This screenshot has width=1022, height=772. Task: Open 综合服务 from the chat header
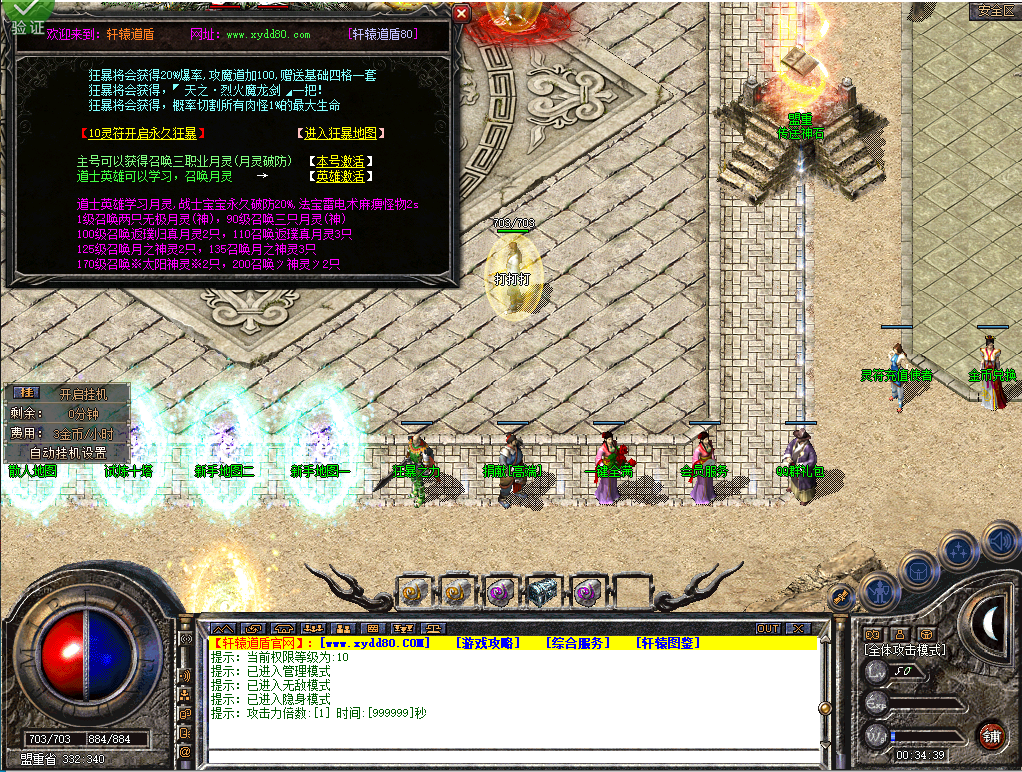[x=578, y=643]
